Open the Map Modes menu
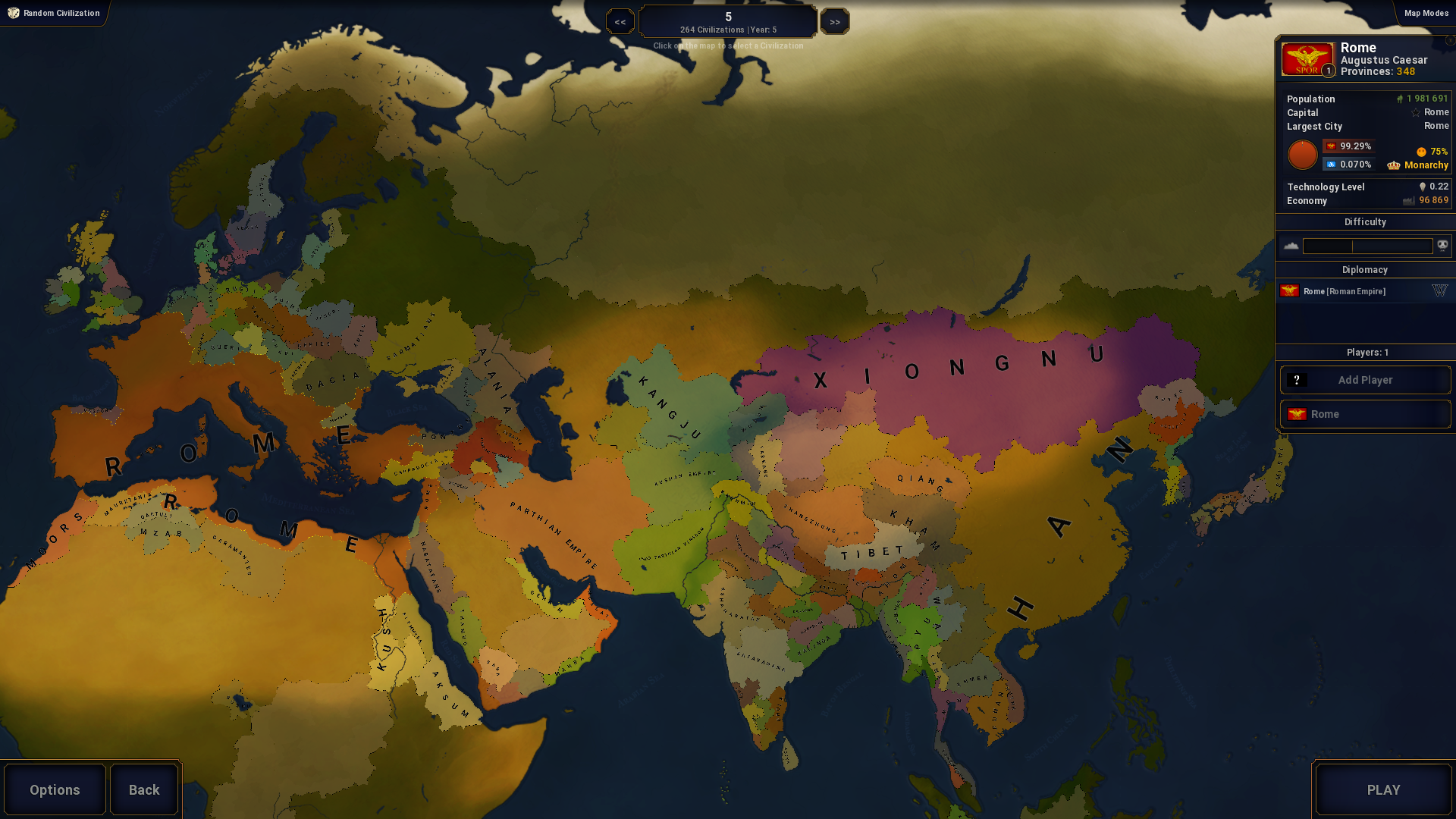1456x819 pixels. click(1425, 13)
